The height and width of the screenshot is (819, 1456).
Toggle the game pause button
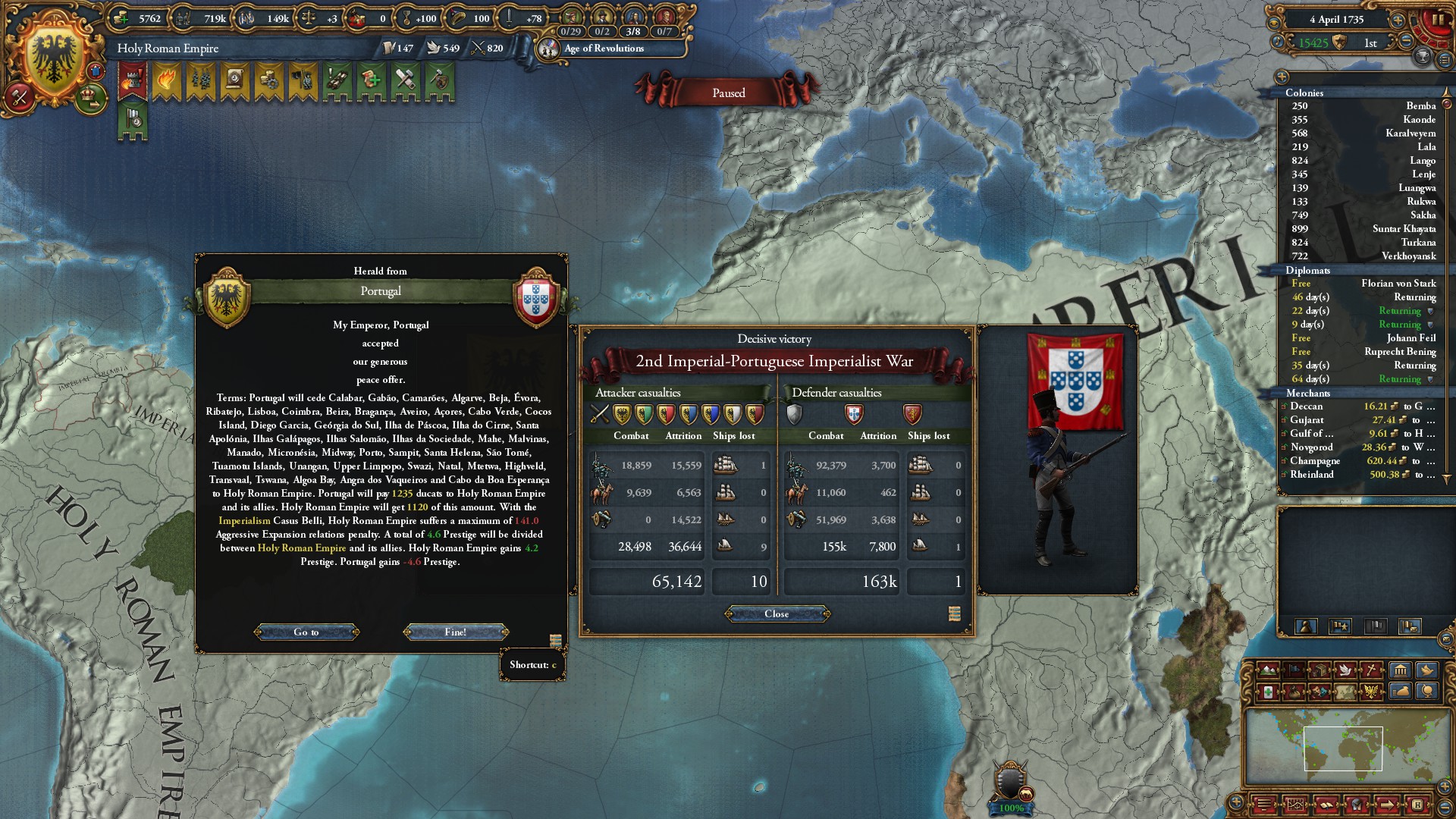click(1438, 20)
